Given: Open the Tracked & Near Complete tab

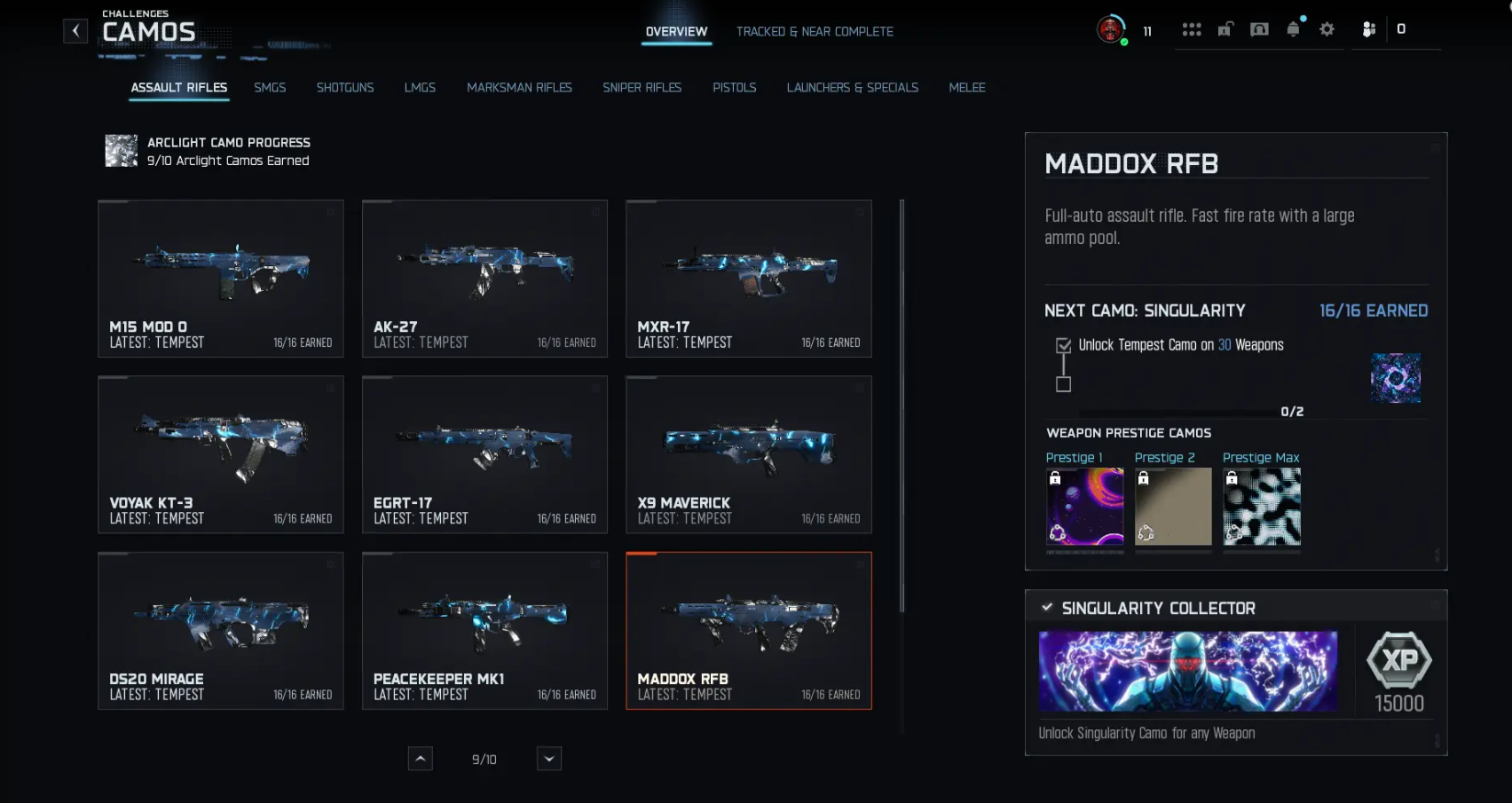Looking at the screenshot, I should pyautogui.click(x=815, y=31).
